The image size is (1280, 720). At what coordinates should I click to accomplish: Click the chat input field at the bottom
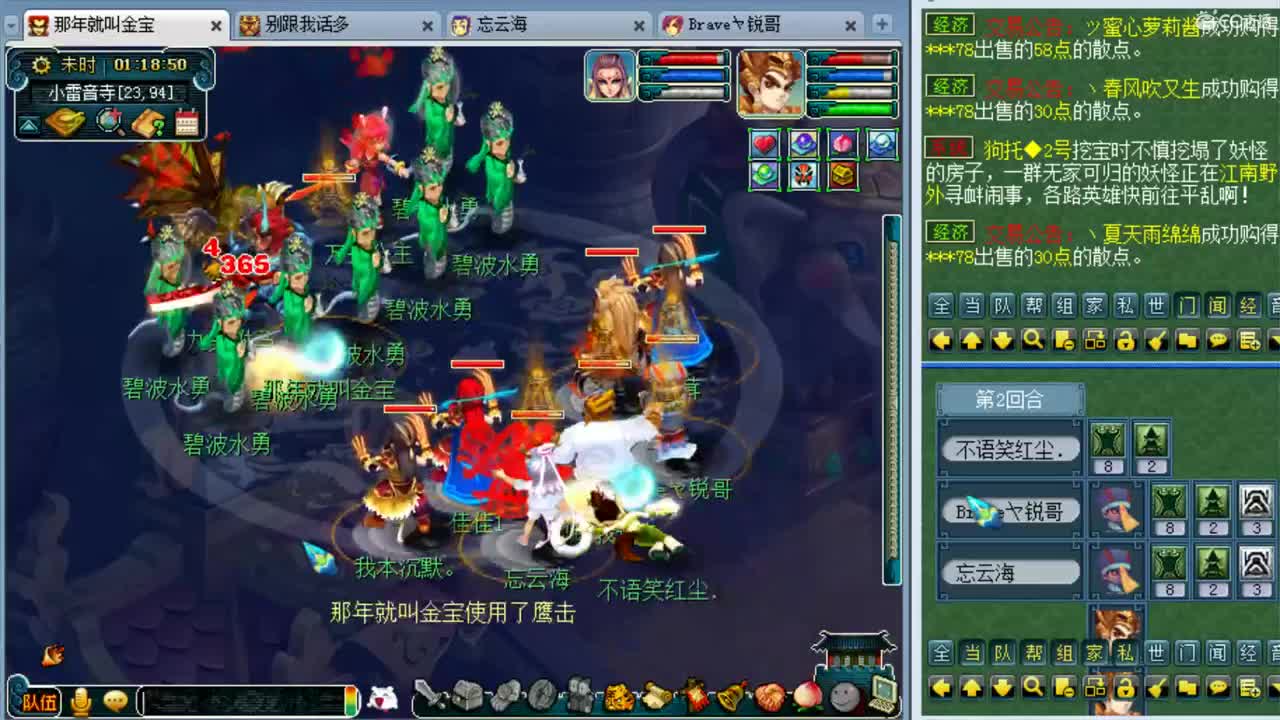pos(245,702)
